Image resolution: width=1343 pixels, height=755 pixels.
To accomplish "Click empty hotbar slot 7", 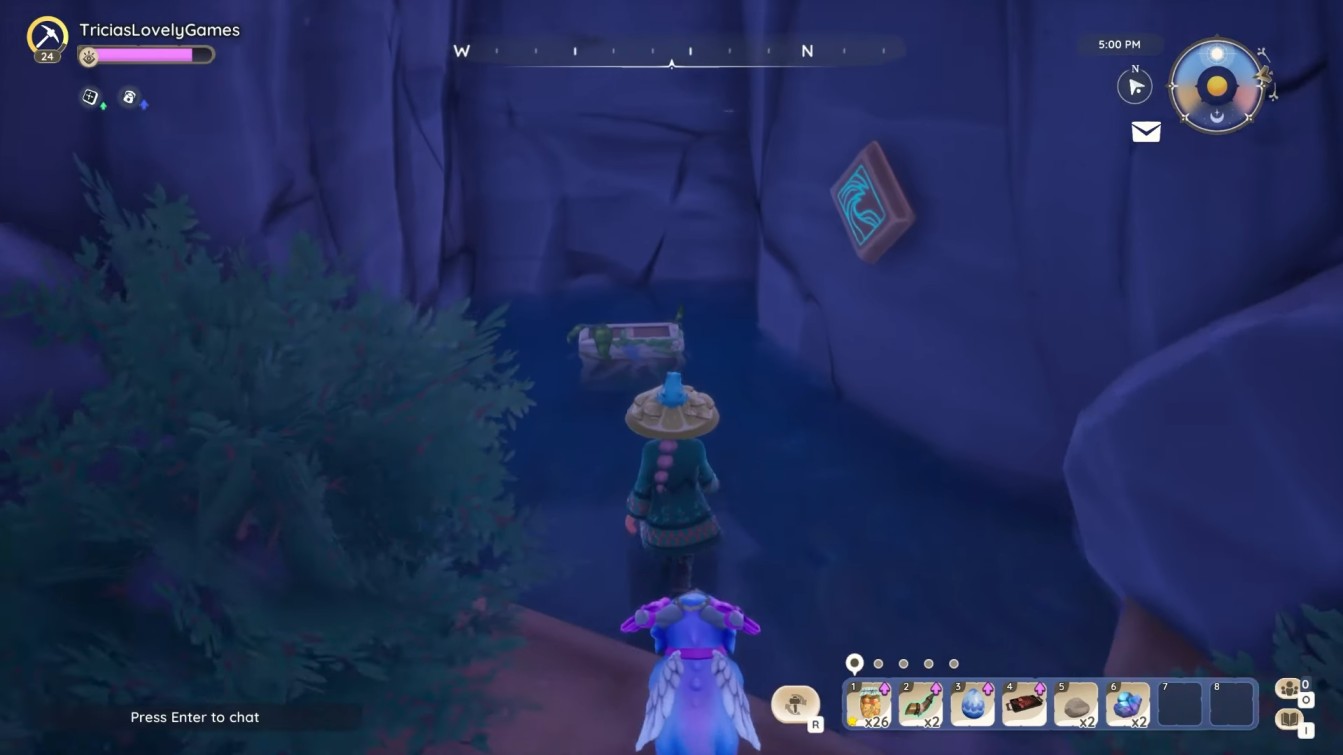I will coord(1180,704).
